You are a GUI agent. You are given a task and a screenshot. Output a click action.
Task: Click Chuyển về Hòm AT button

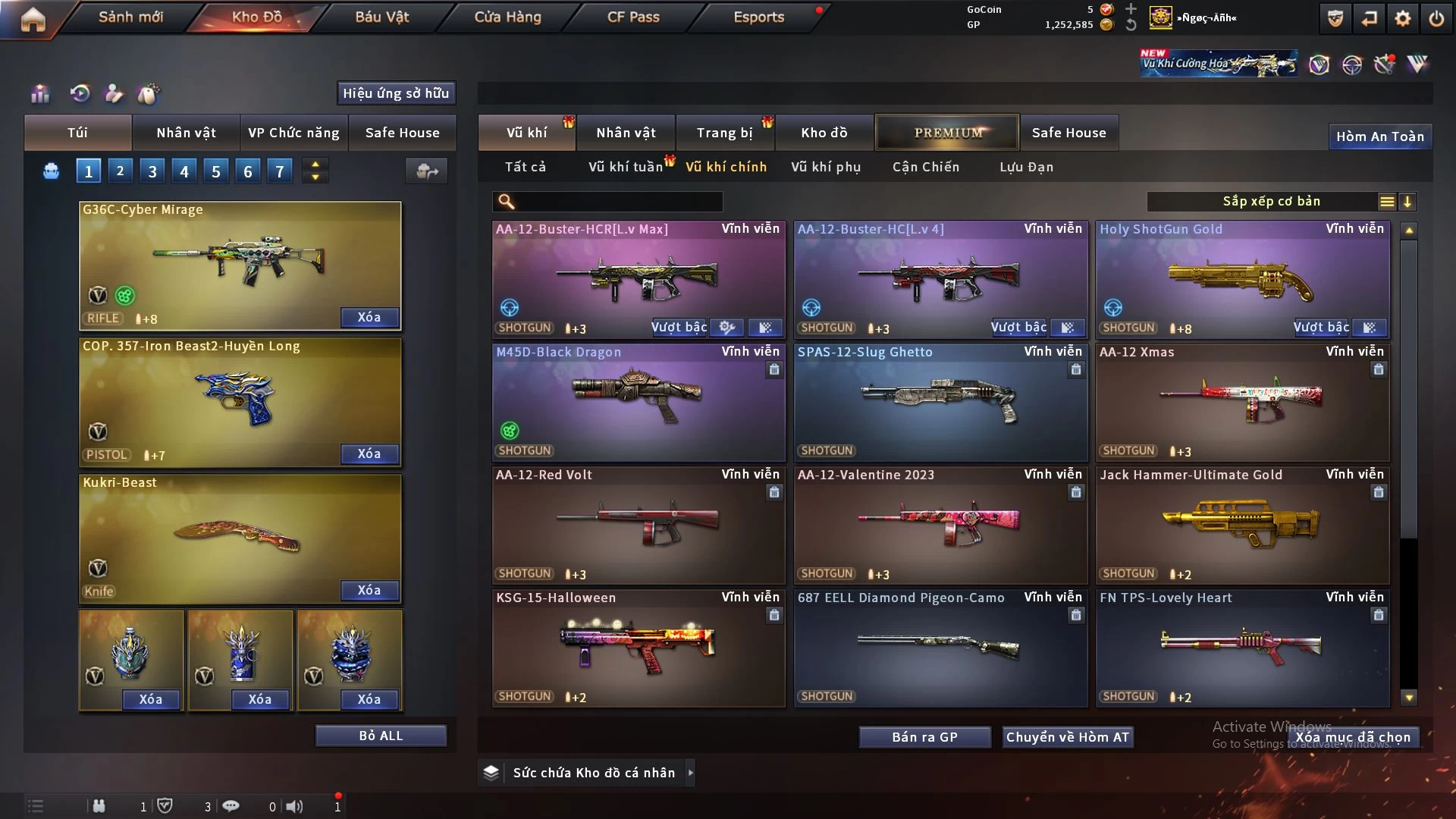(x=1068, y=737)
